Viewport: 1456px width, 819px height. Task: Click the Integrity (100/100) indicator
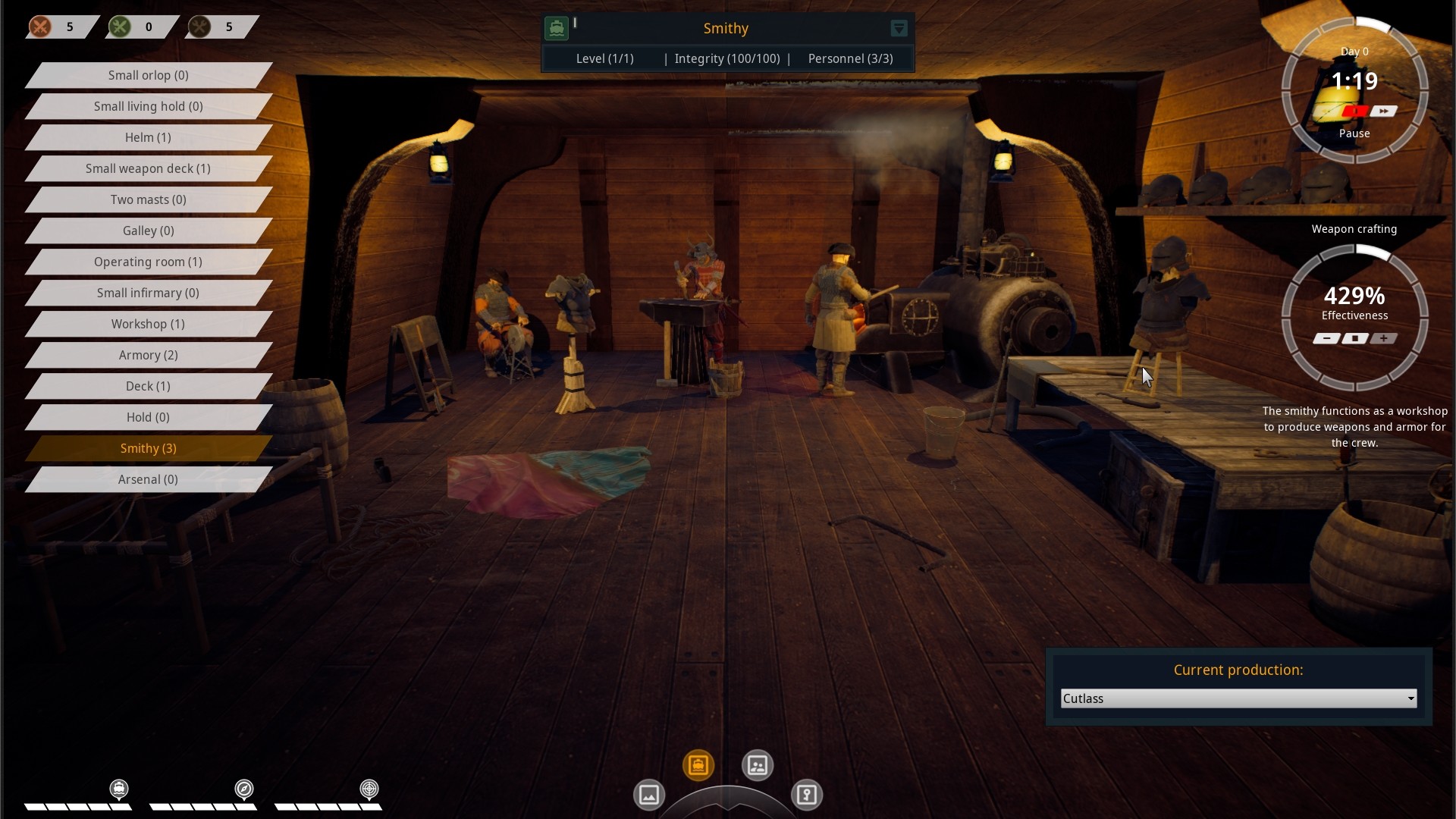click(x=729, y=58)
